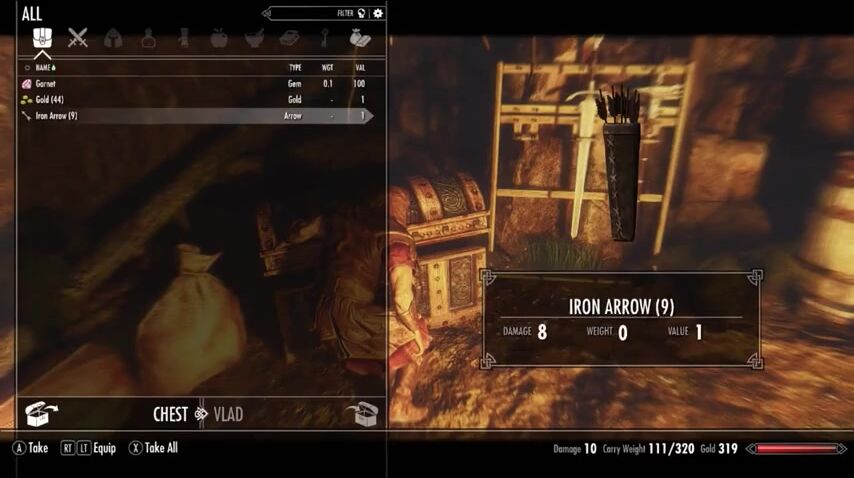The height and width of the screenshot is (478, 854).
Task: Show the Food category apple tab
Action: pyautogui.click(x=219, y=39)
